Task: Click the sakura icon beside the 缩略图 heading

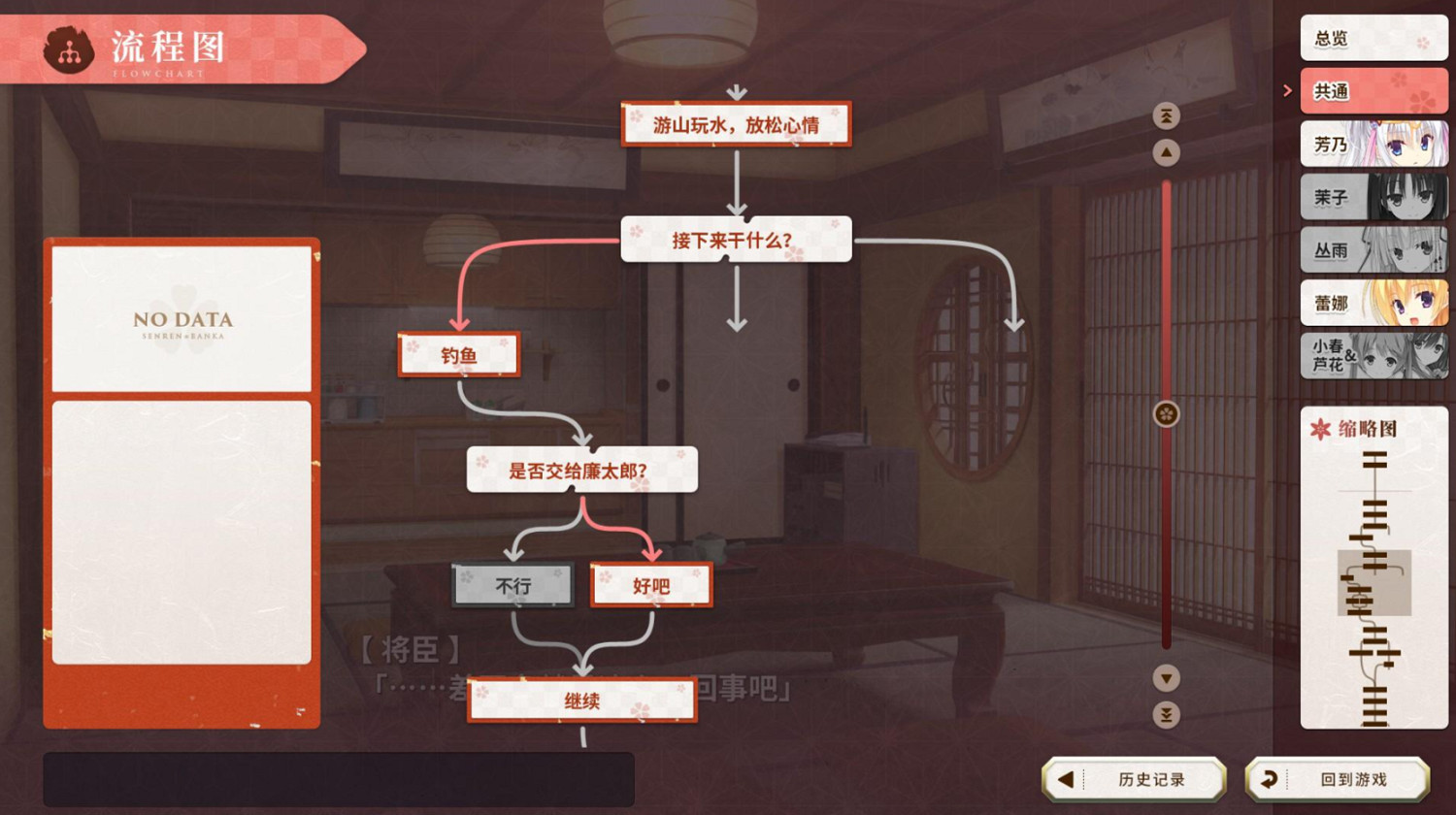Action: click(1320, 428)
